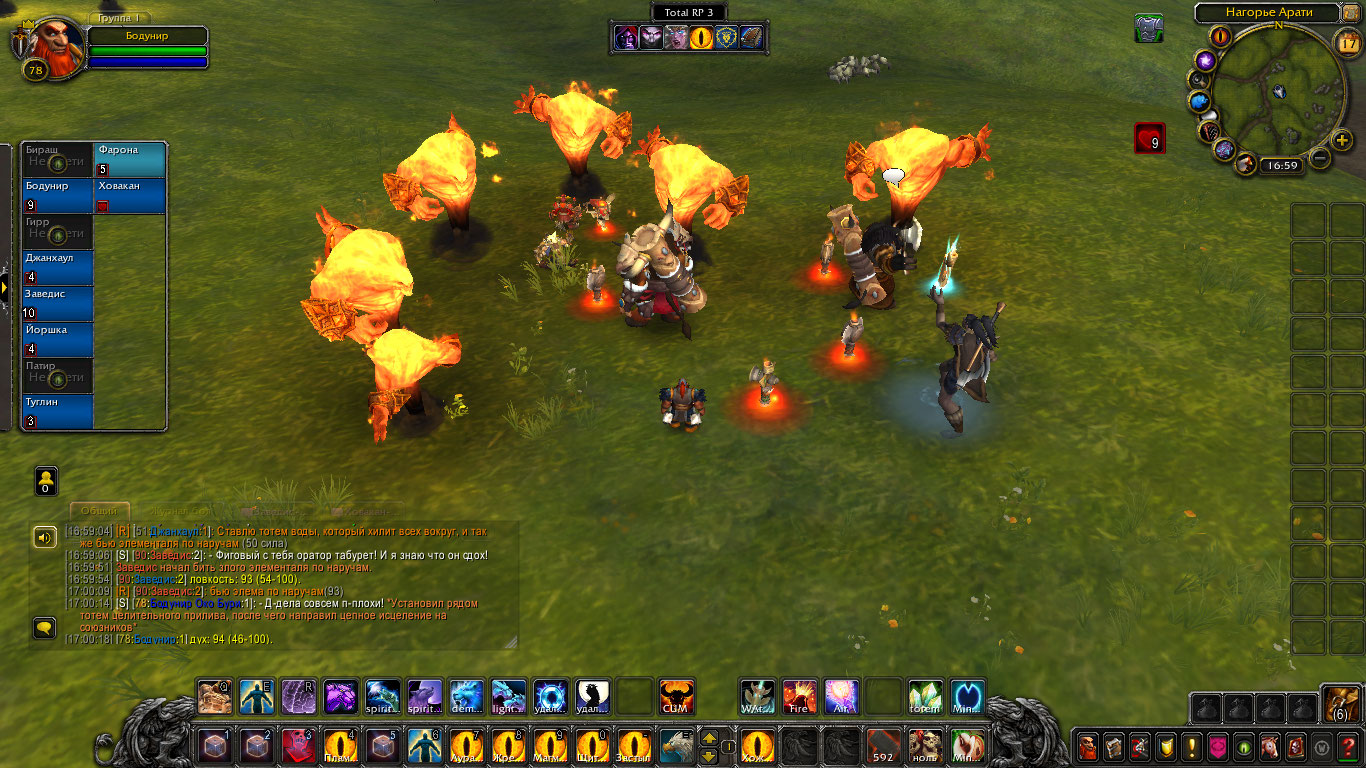Zoom in the minimap with the plus button
The width and height of the screenshot is (1366, 768).
1343,139
